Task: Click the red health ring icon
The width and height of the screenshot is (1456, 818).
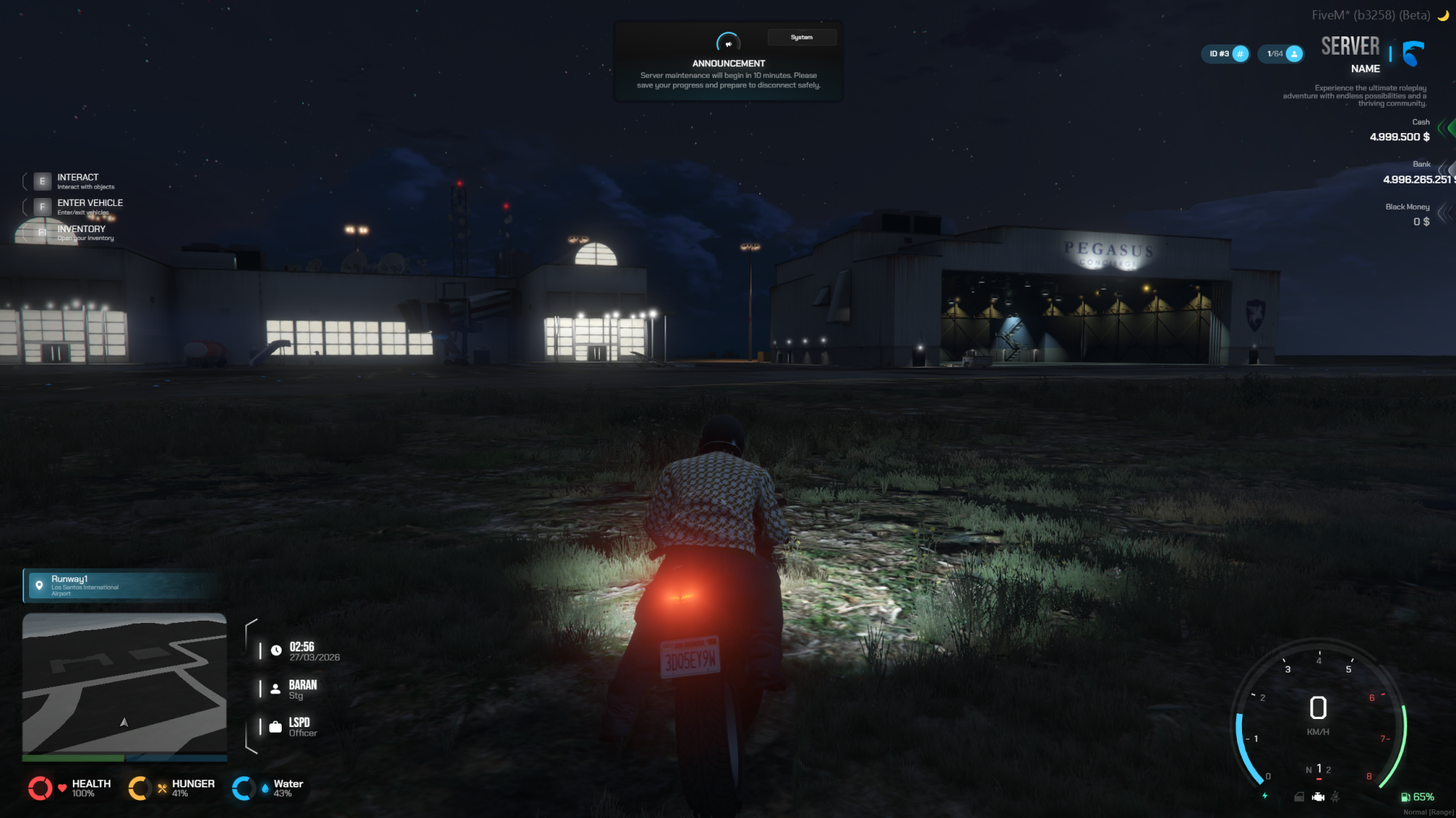Action: (40, 788)
